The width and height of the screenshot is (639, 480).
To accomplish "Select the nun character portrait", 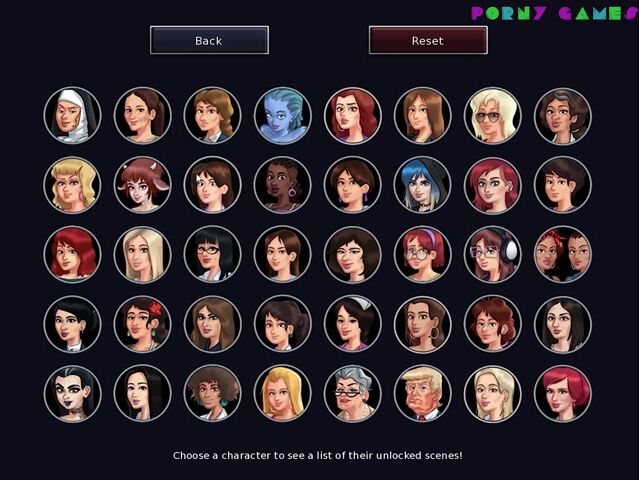I will 72,115.
